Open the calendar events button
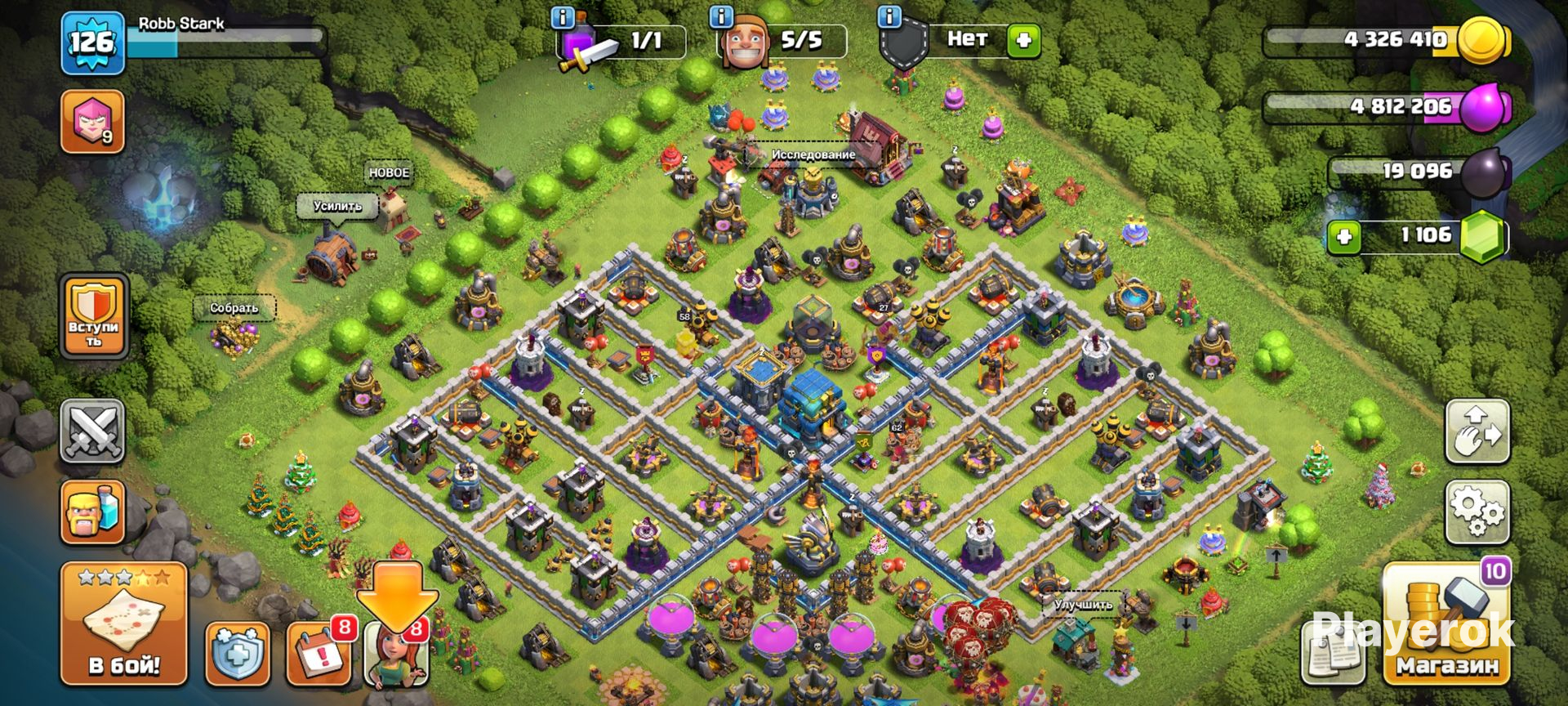This screenshot has width=1568, height=706. pos(318,654)
